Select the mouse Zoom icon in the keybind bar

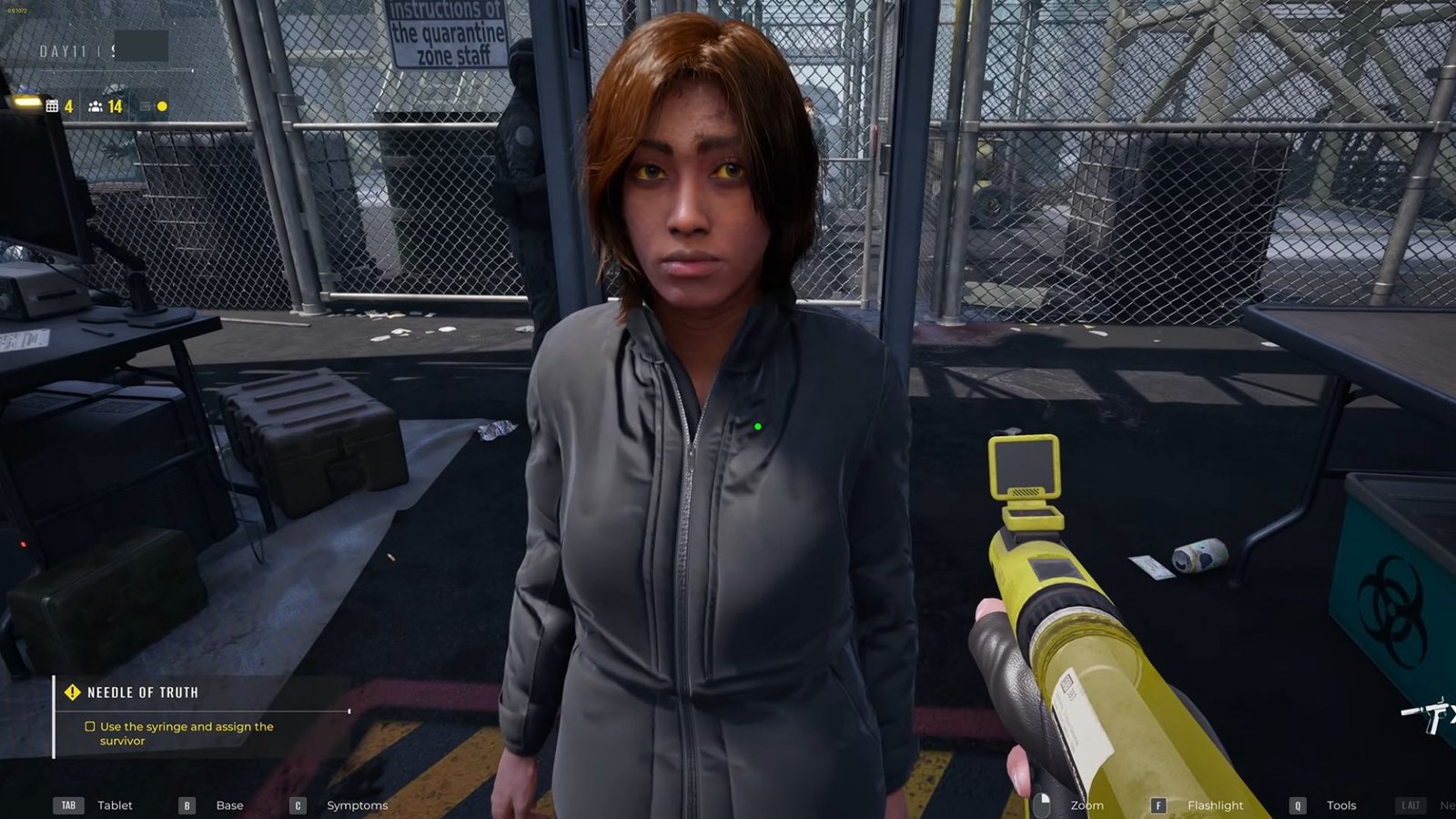tap(1043, 804)
